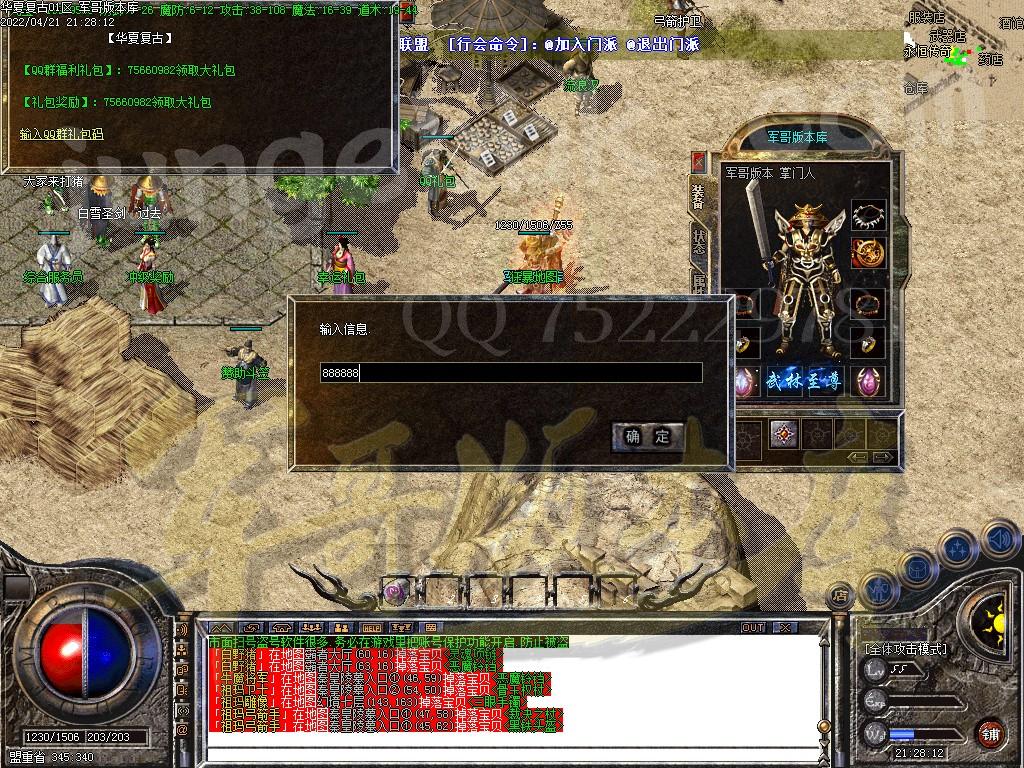This screenshot has width=1024, height=768.
Task: Select the lit gem slot in the bottom row
Action: point(784,434)
